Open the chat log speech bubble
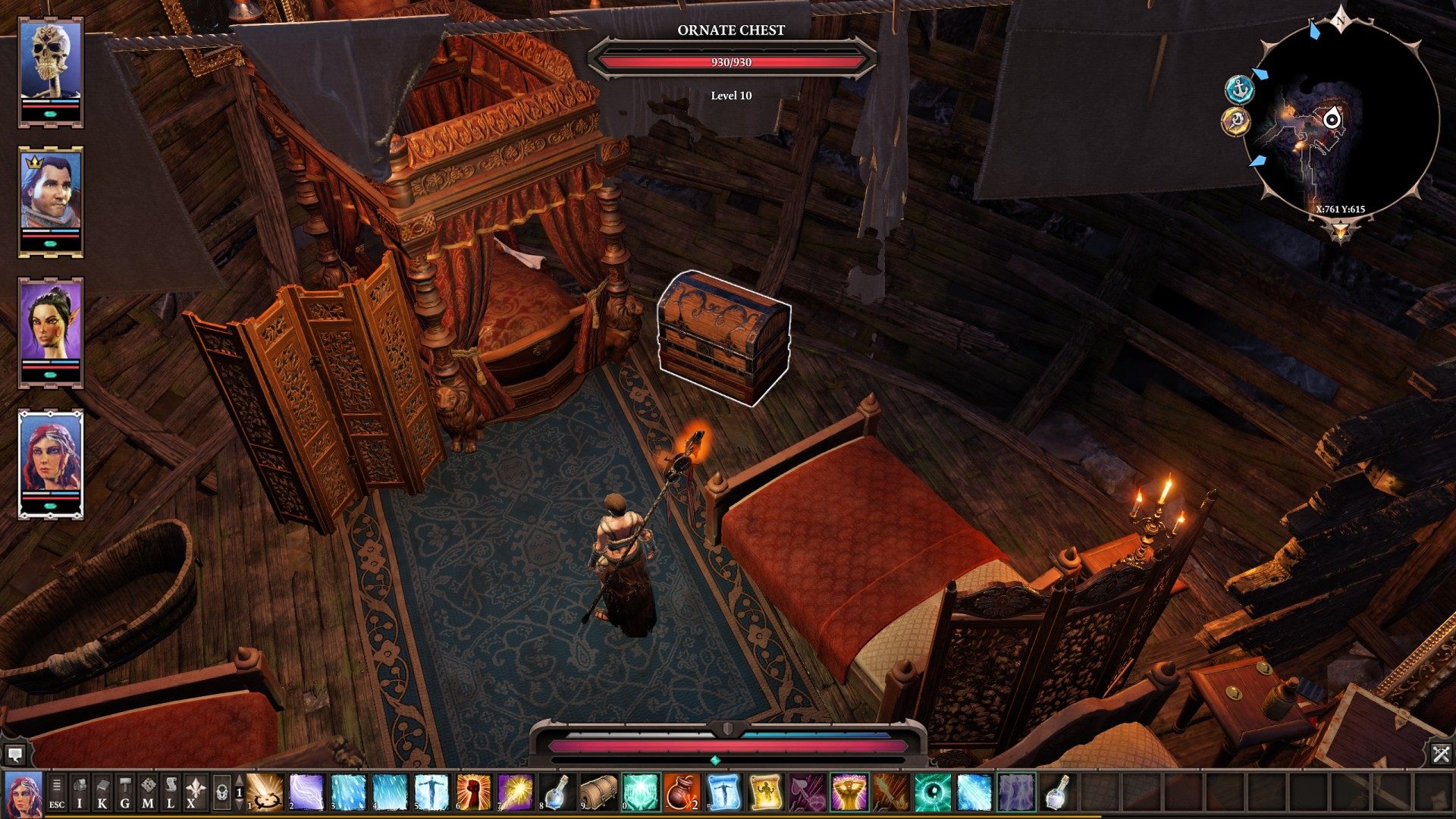This screenshot has width=1456, height=819. (15, 755)
